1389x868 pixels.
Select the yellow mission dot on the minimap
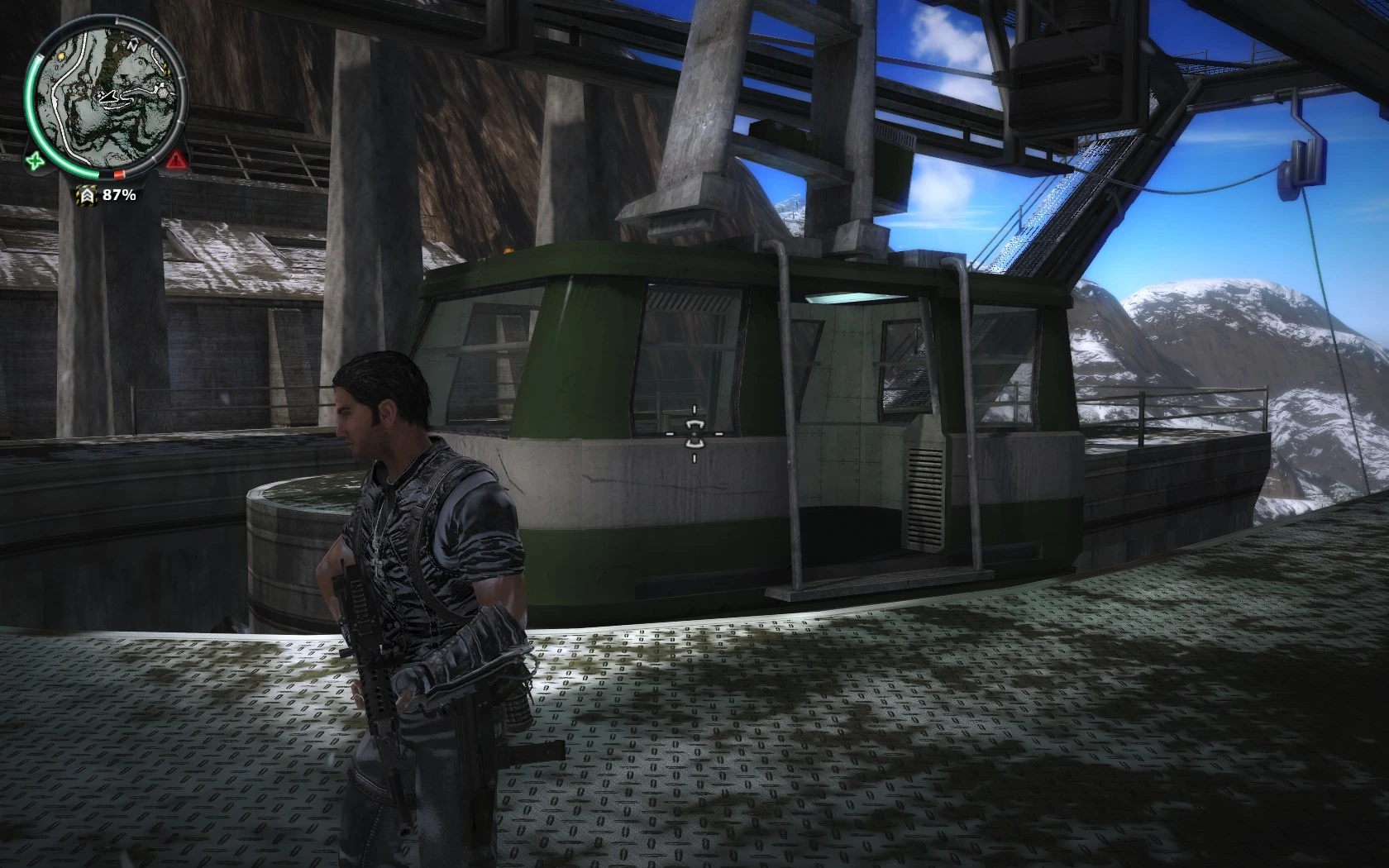point(61,56)
